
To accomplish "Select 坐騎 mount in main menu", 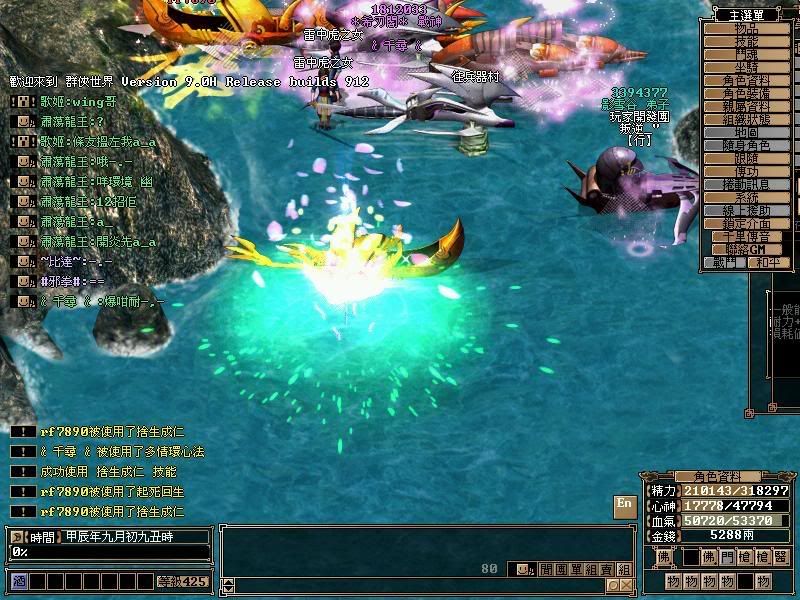I will (747, 68).
